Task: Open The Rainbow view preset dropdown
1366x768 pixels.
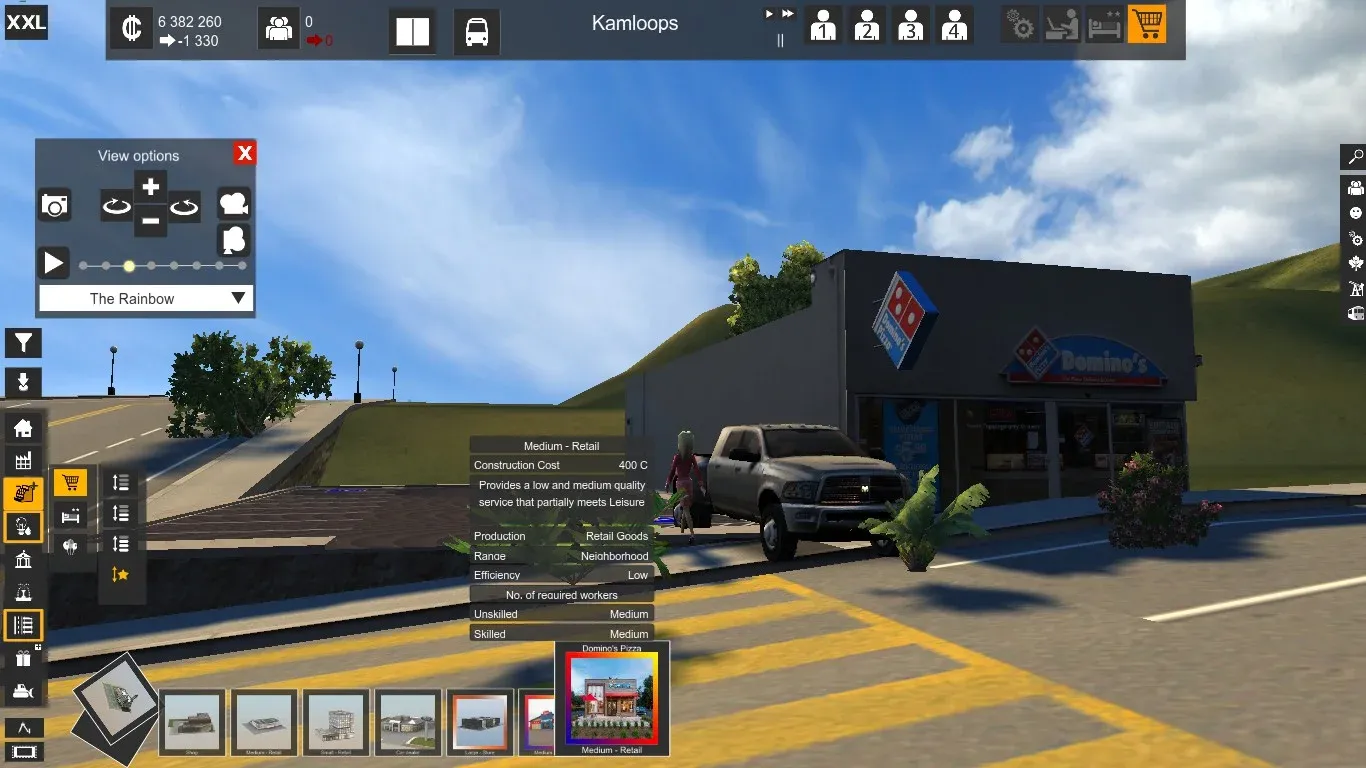Action: tap(146, 298)
